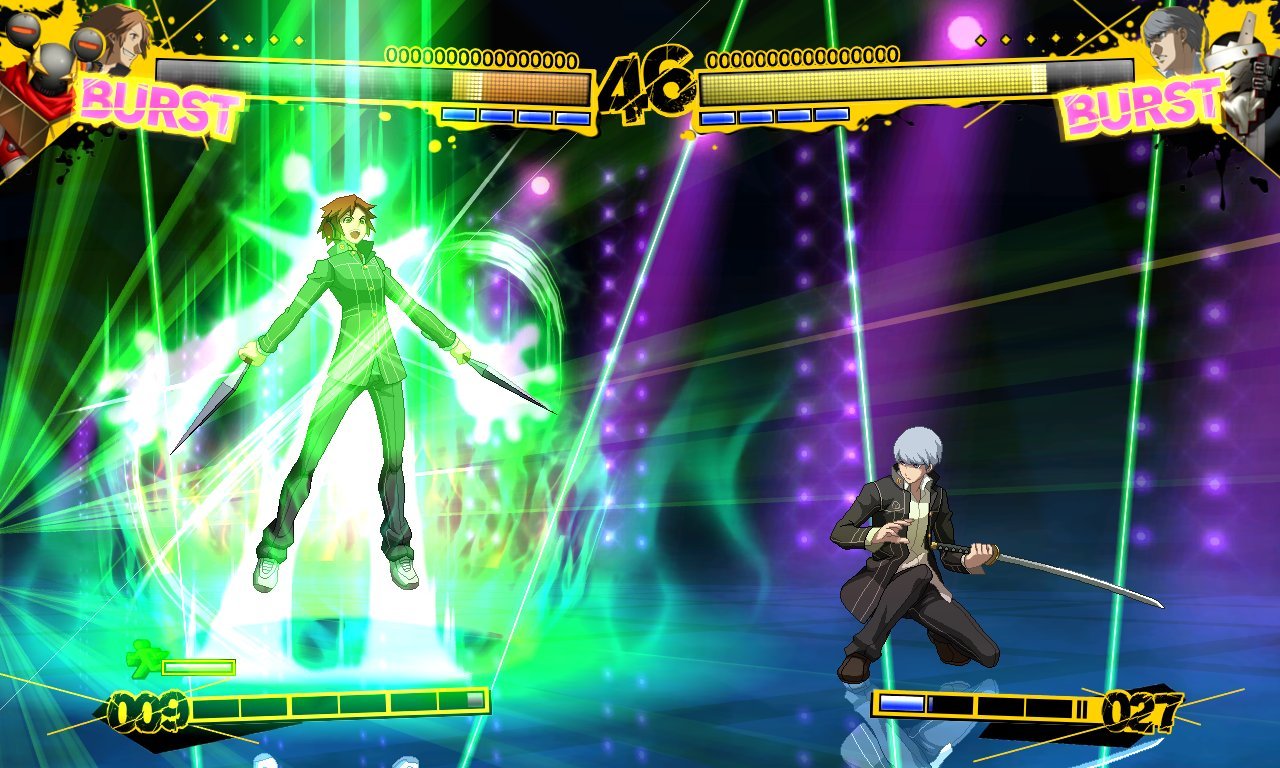The image size is (1280, 768).
Task: Click Yosuke's second Persona card icon
Action: [x=495, y=118]
